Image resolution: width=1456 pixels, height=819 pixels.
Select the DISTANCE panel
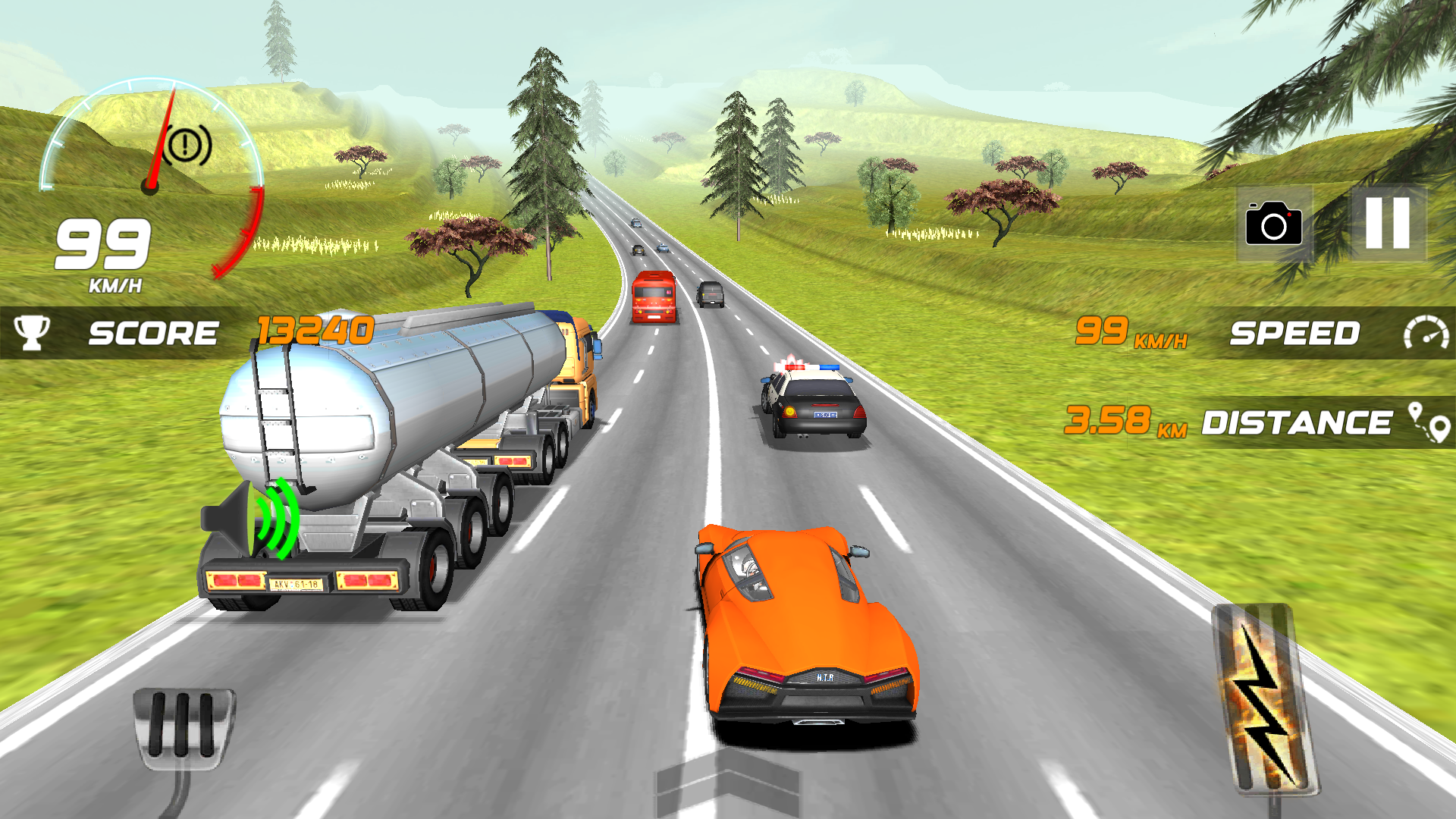coord(1298,421)
